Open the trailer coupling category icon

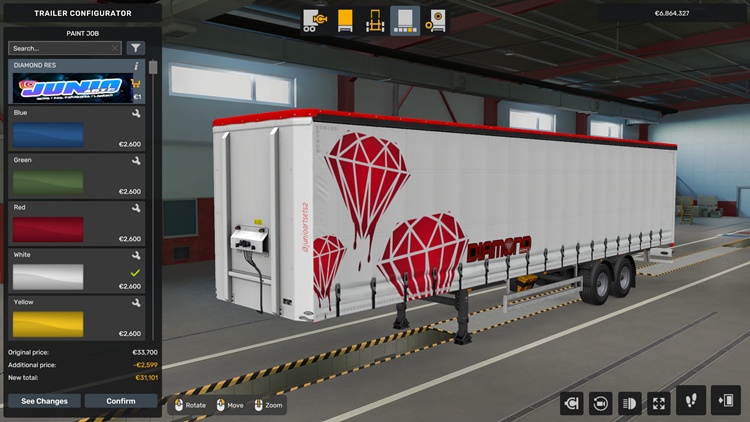(x=315, y=20)
